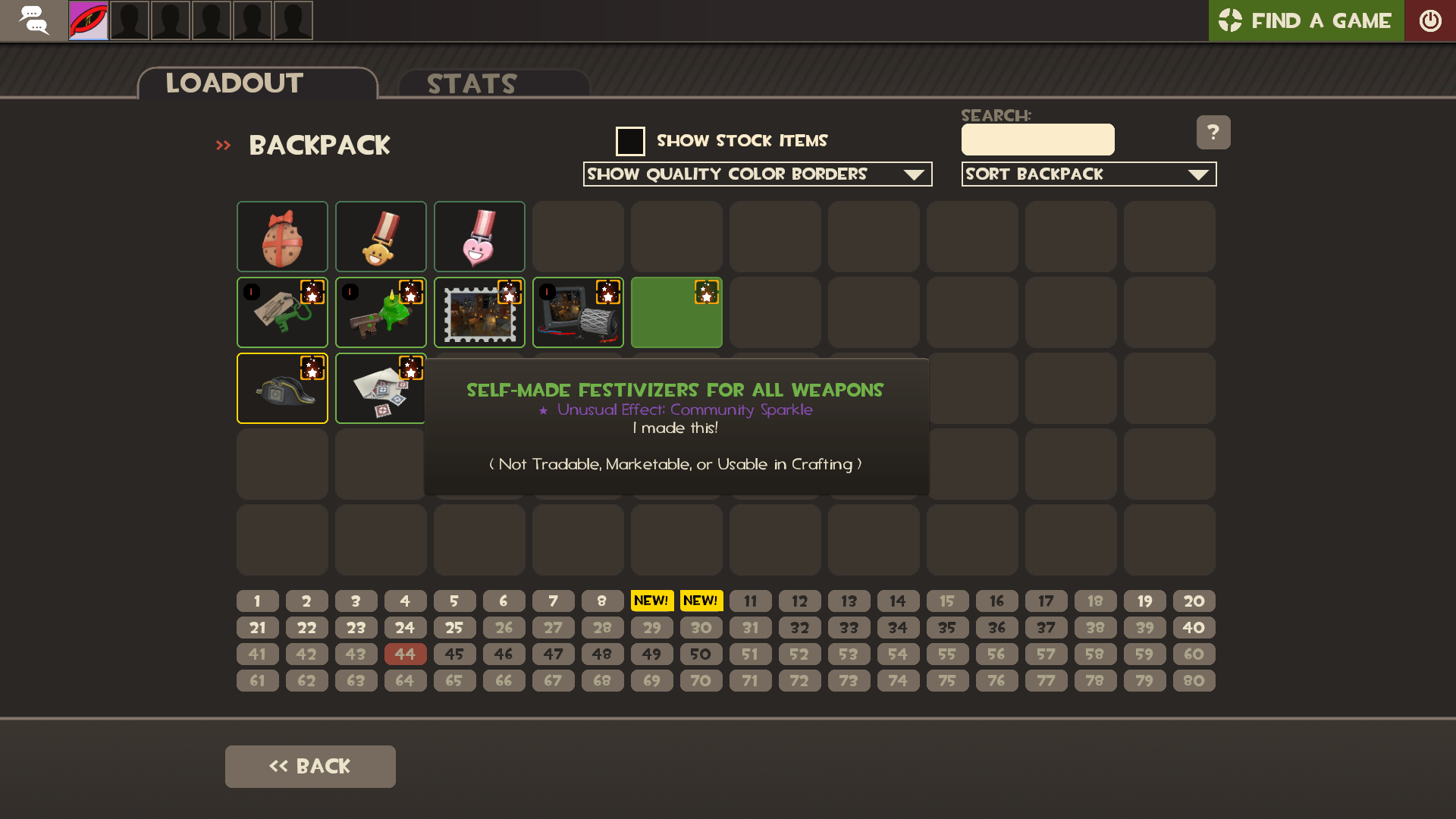Viewport: 1456px width, 819px height.
Task: Open the question mark help button
Action: 1213,133
